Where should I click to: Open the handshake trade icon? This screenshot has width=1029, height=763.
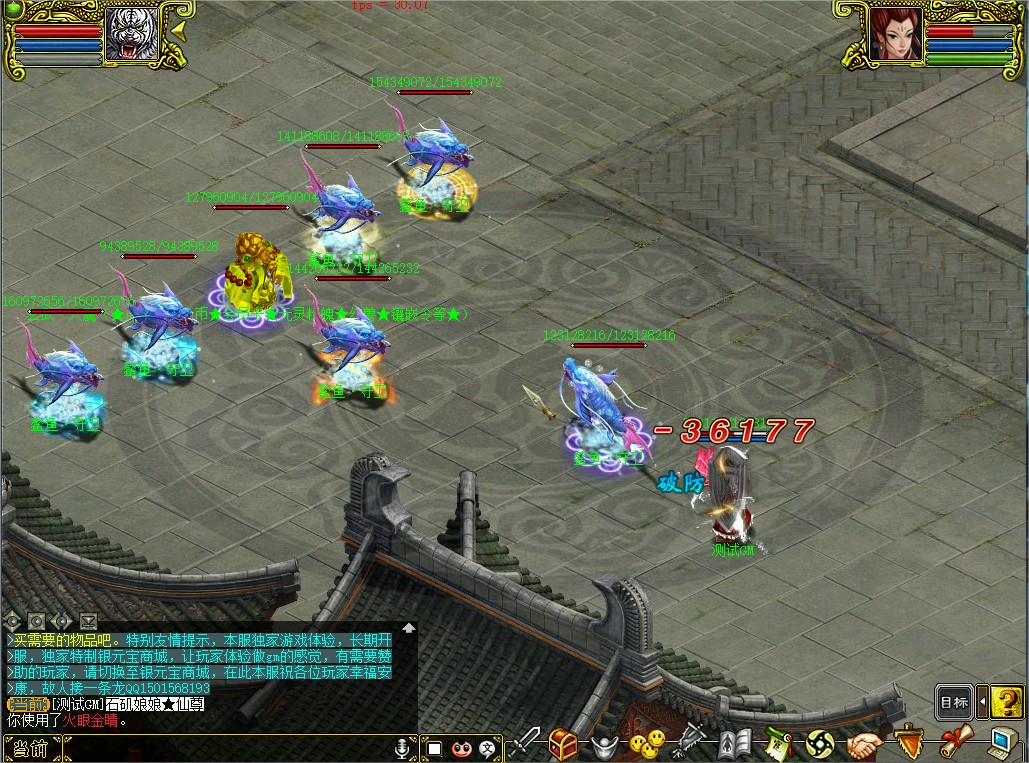coord(865,744)
